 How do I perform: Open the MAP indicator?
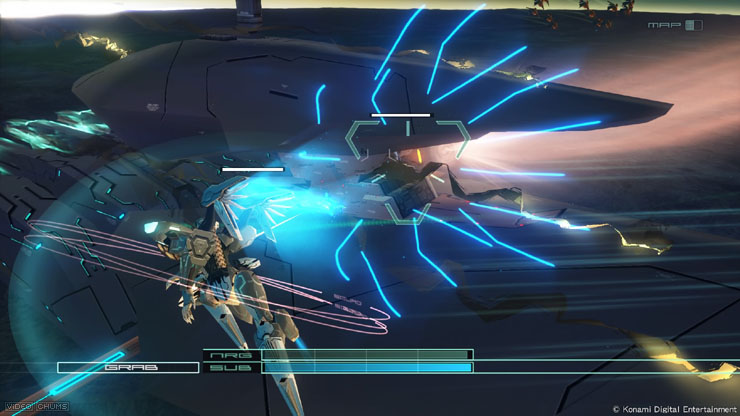(674, 25)
